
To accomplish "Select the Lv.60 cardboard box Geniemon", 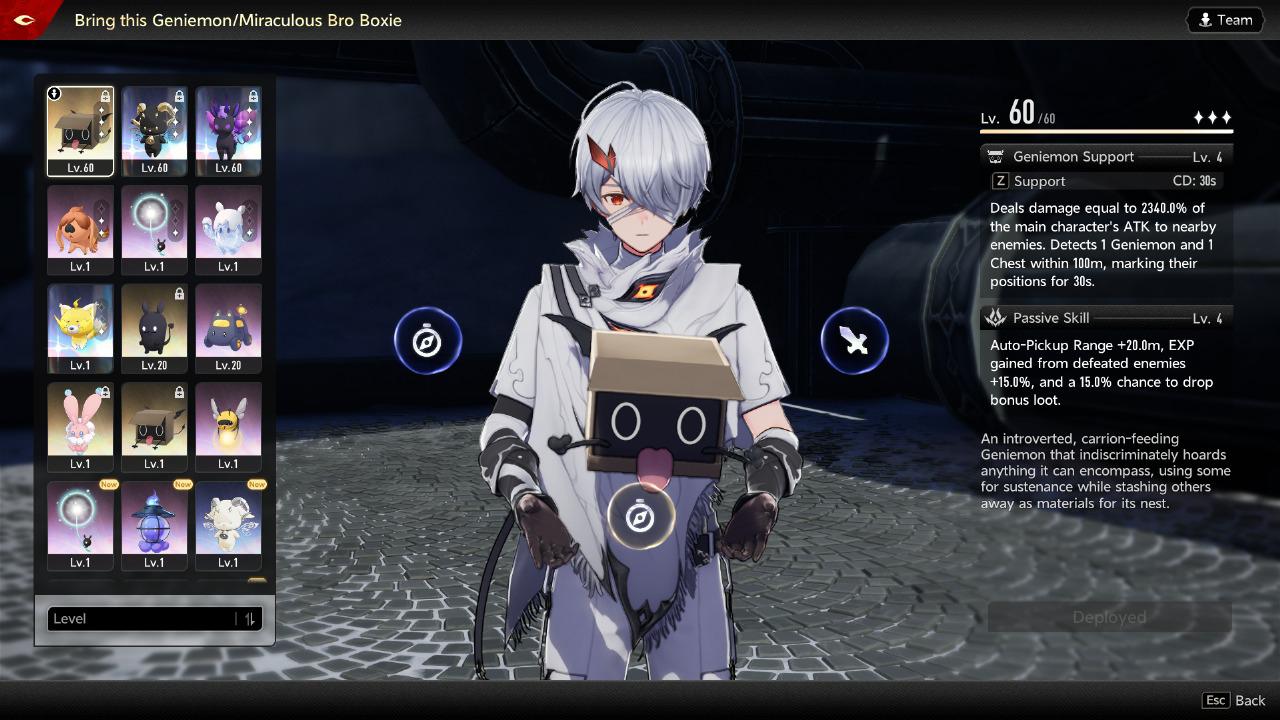I will click(80, 130).
